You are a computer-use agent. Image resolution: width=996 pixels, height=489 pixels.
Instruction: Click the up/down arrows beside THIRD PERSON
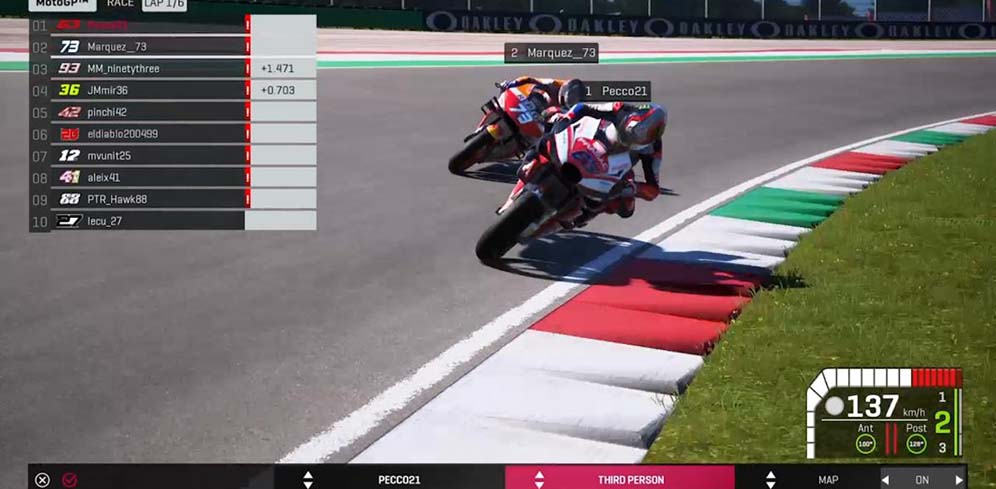click(539, 480)
